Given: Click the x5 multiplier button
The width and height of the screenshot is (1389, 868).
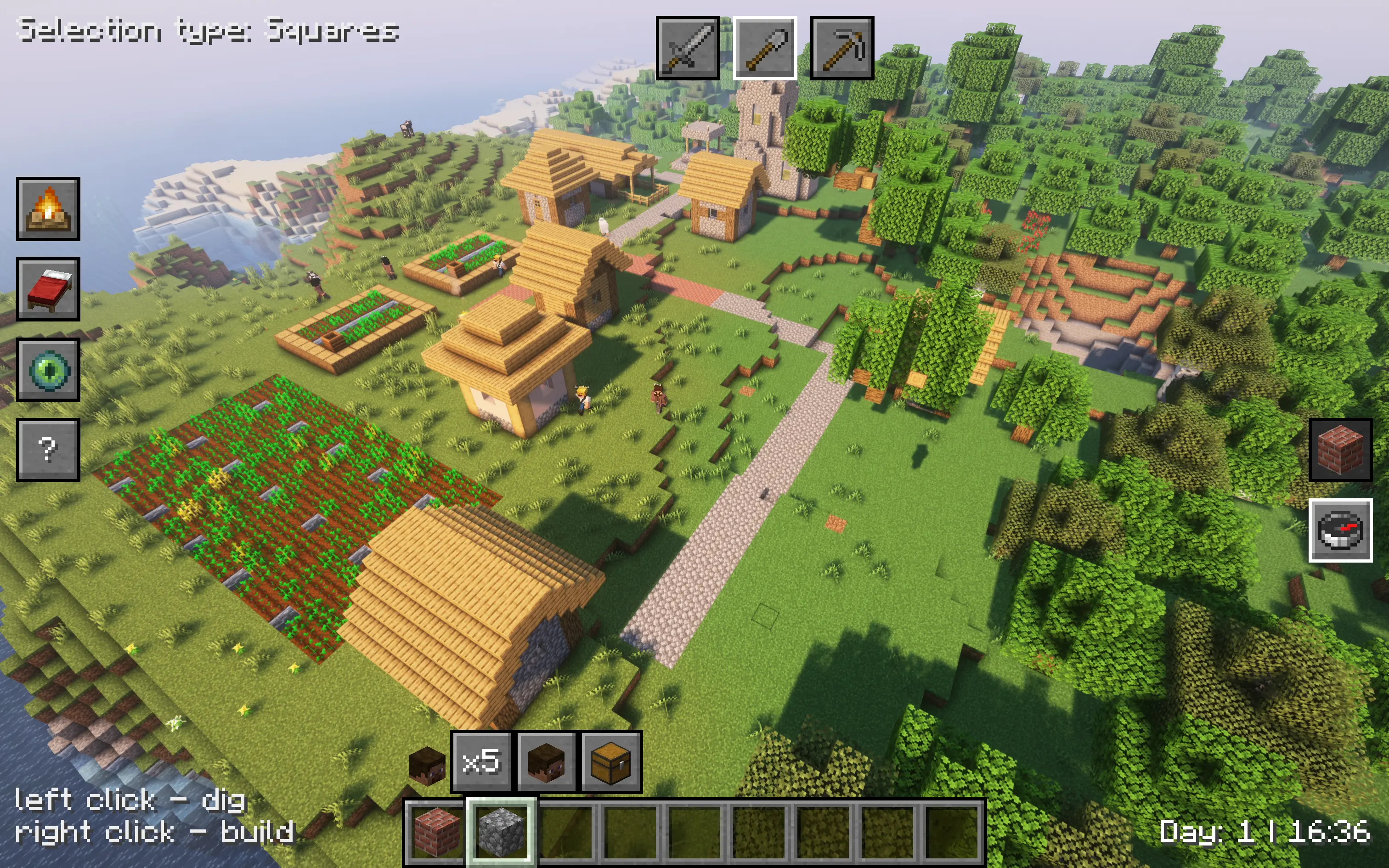Looking at the screenshot, I should click(481, 762).
